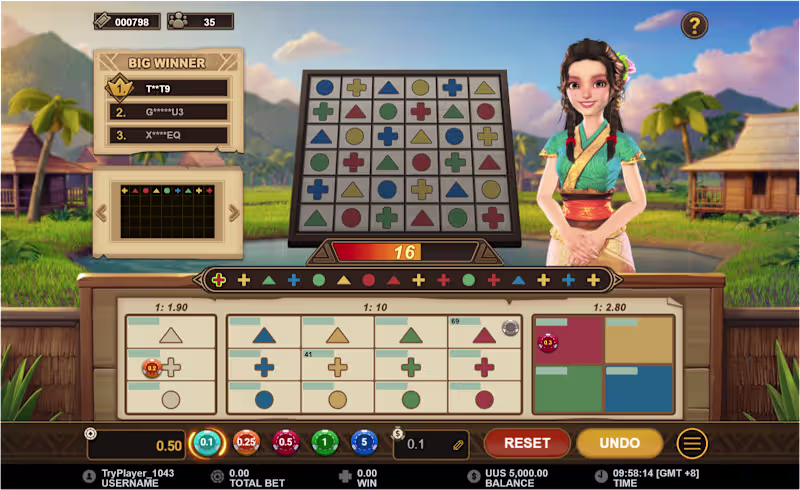Select the green 1 chip

point(325,443)
